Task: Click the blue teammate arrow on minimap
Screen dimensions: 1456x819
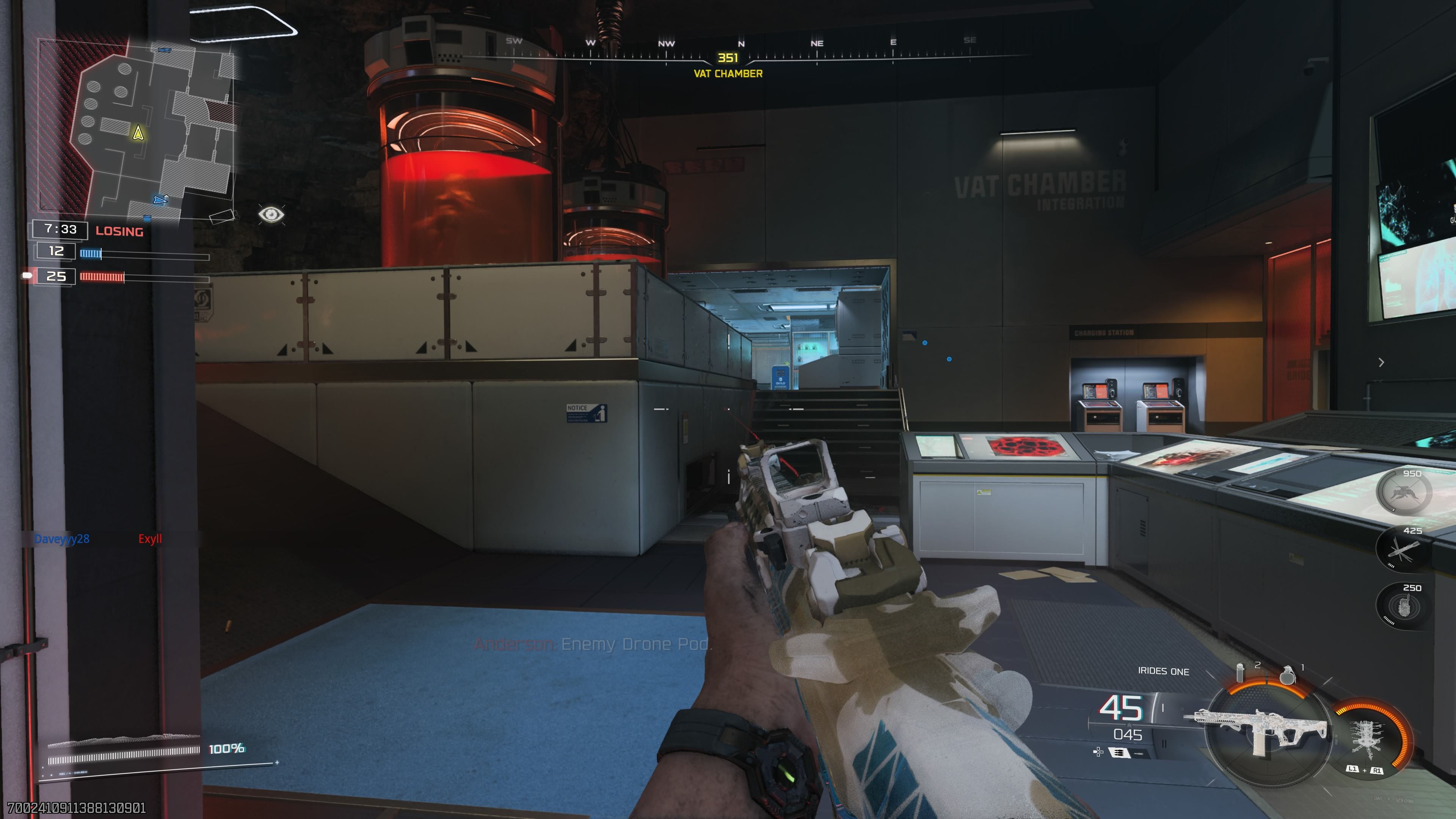Action: coord(160,199)
